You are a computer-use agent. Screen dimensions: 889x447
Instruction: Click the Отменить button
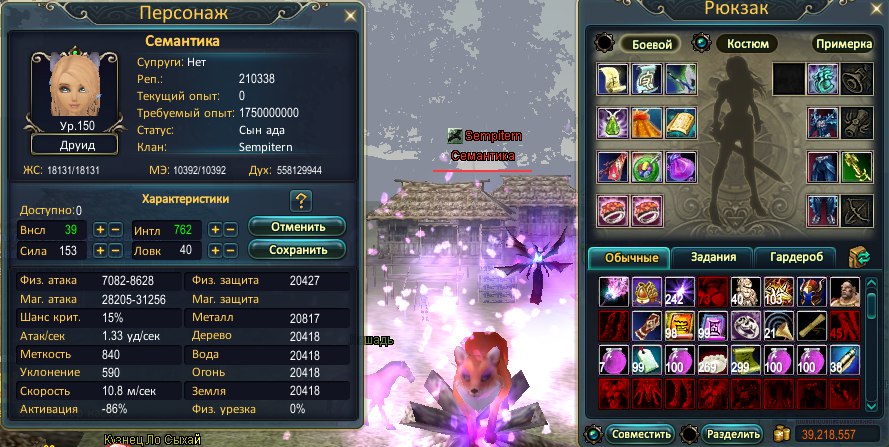tap(297, 227)
